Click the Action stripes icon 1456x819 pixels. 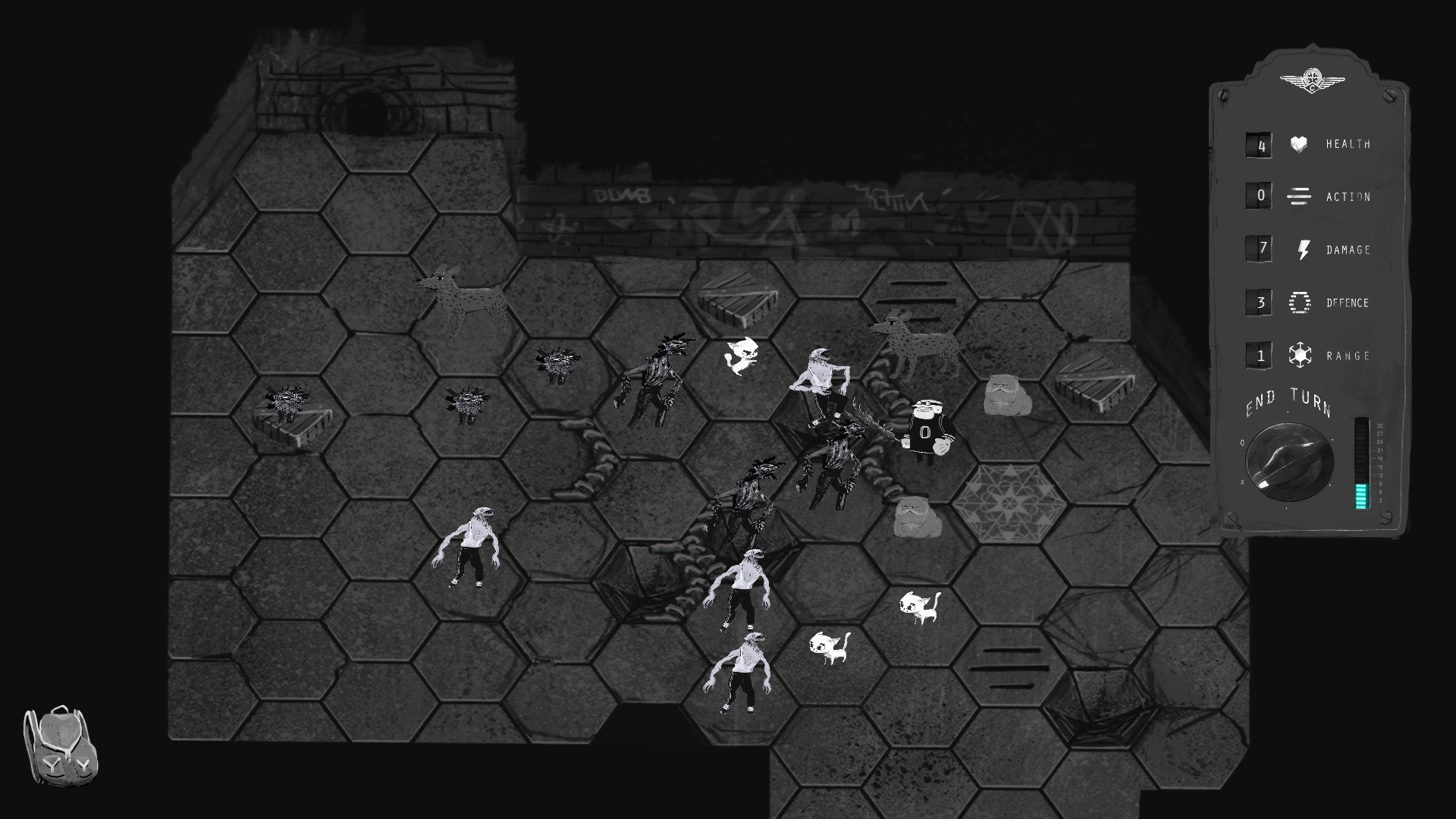[1298, 196]
